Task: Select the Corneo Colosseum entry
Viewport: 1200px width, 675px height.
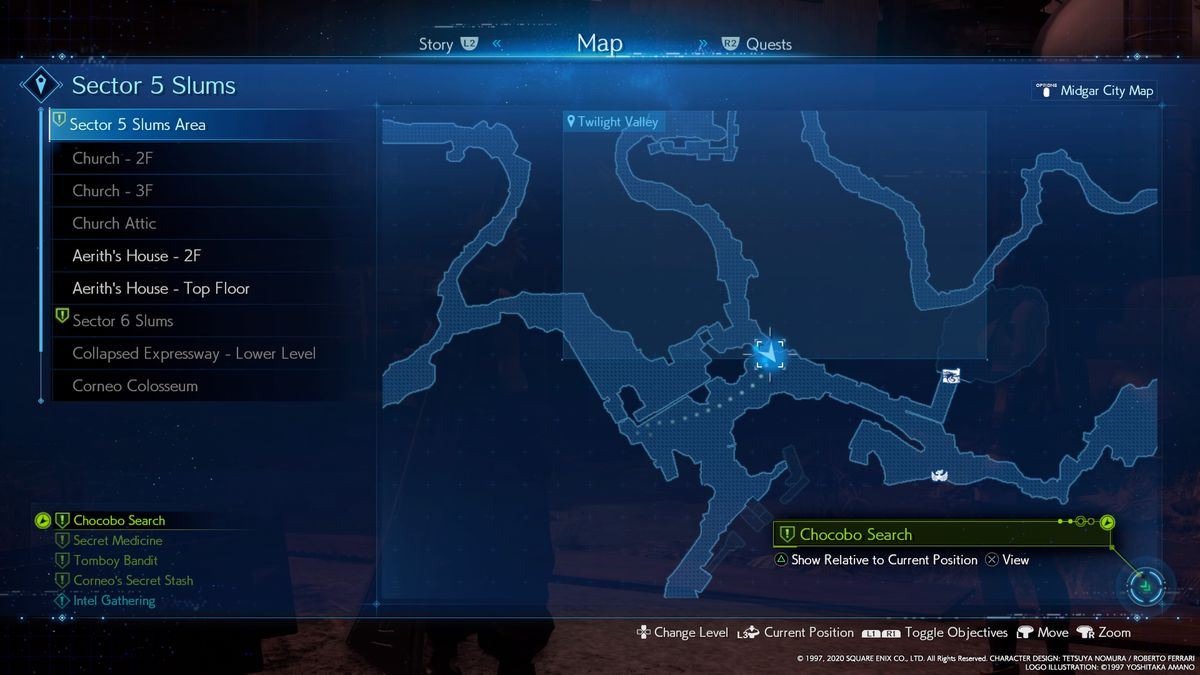Action: tap(135, 386)
